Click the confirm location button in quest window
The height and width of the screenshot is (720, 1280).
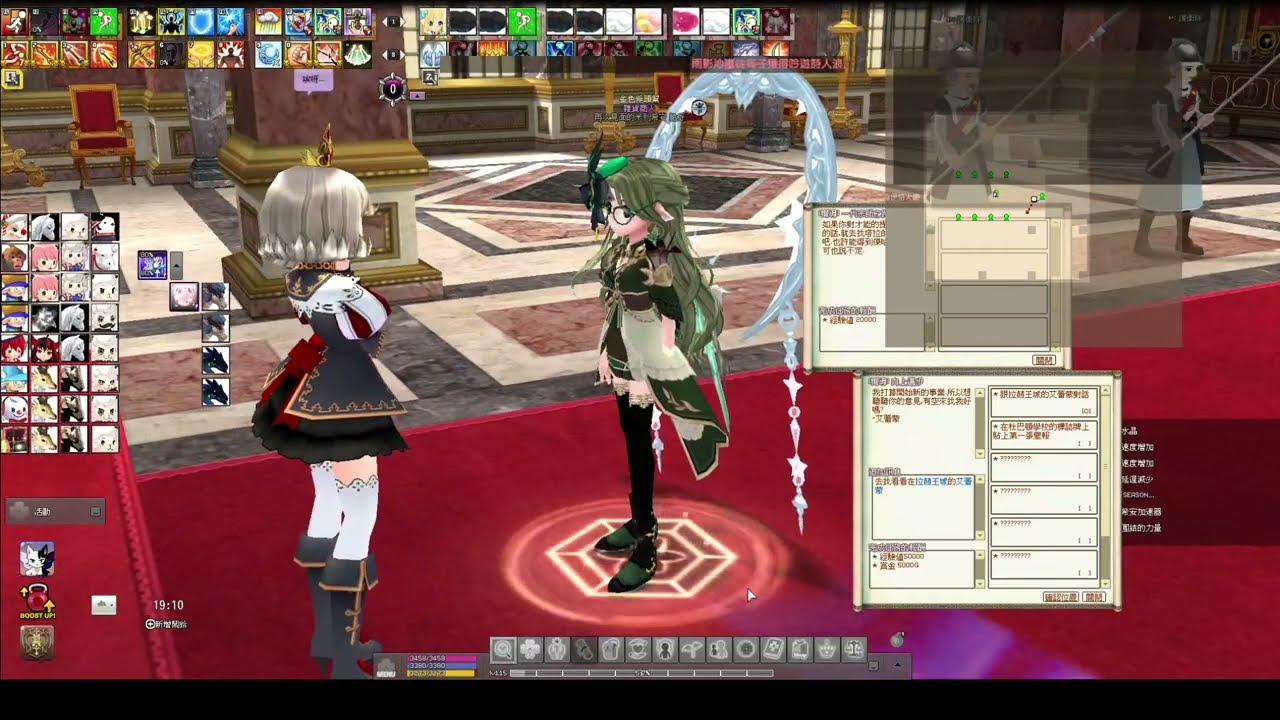(x=1060, y=597)
